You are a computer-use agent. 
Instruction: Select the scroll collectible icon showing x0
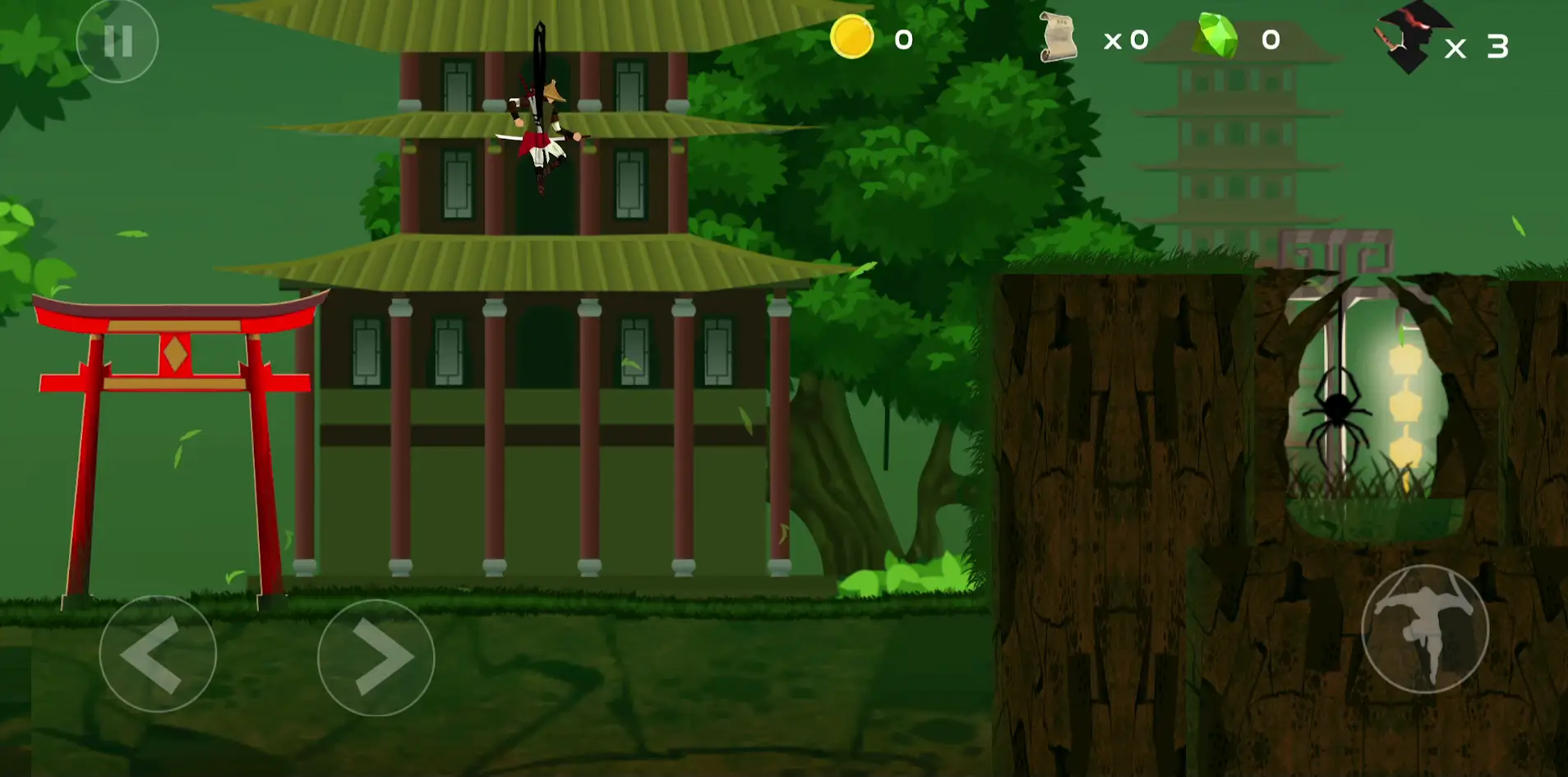(x=1060, y=39)
